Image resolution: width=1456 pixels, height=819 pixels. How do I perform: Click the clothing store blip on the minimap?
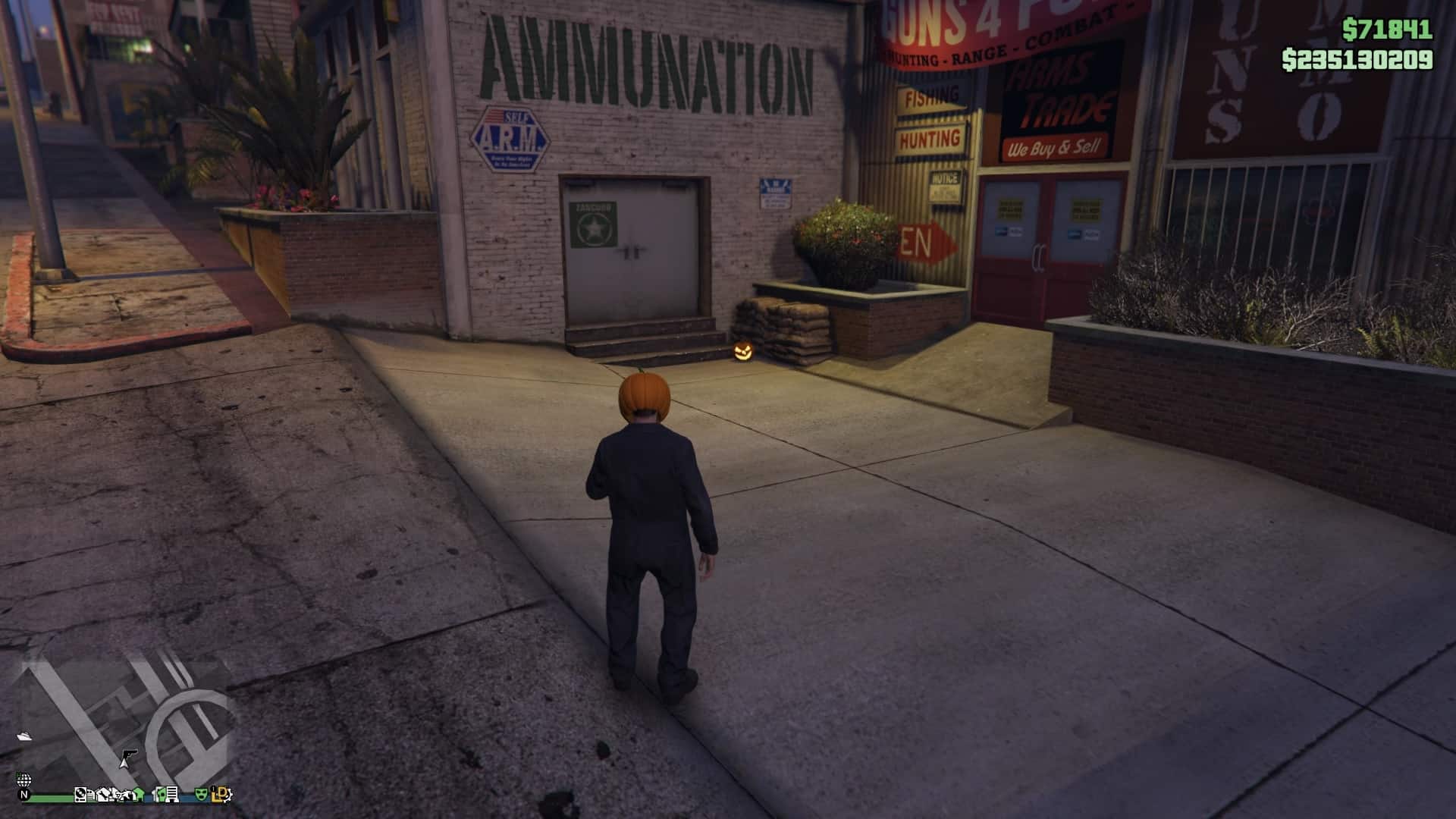[x=103, y=795]
